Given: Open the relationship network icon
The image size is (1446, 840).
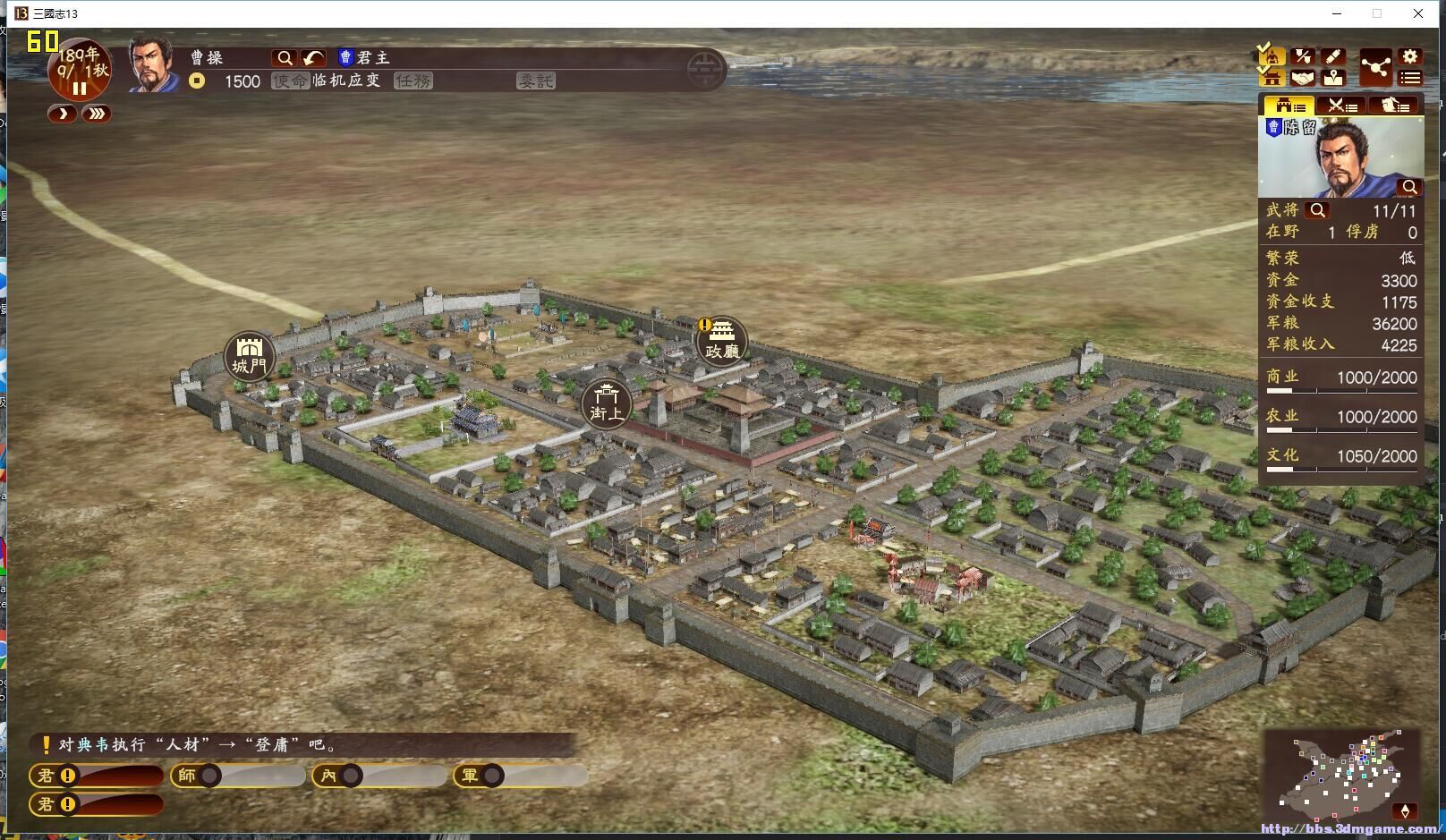Looking at the screenshot, I should tap(1375, 67).
